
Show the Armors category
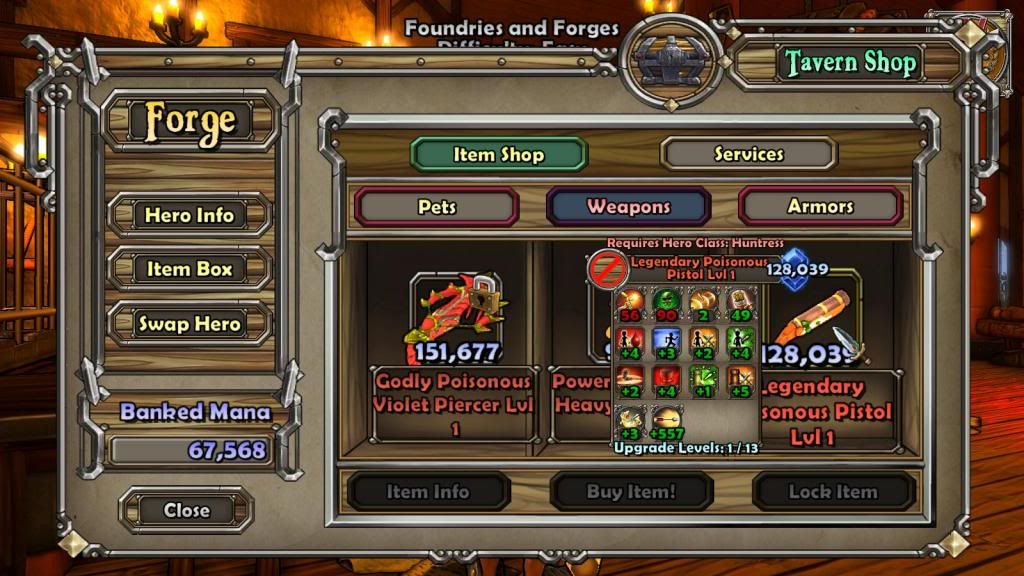(x=820, y=207)
